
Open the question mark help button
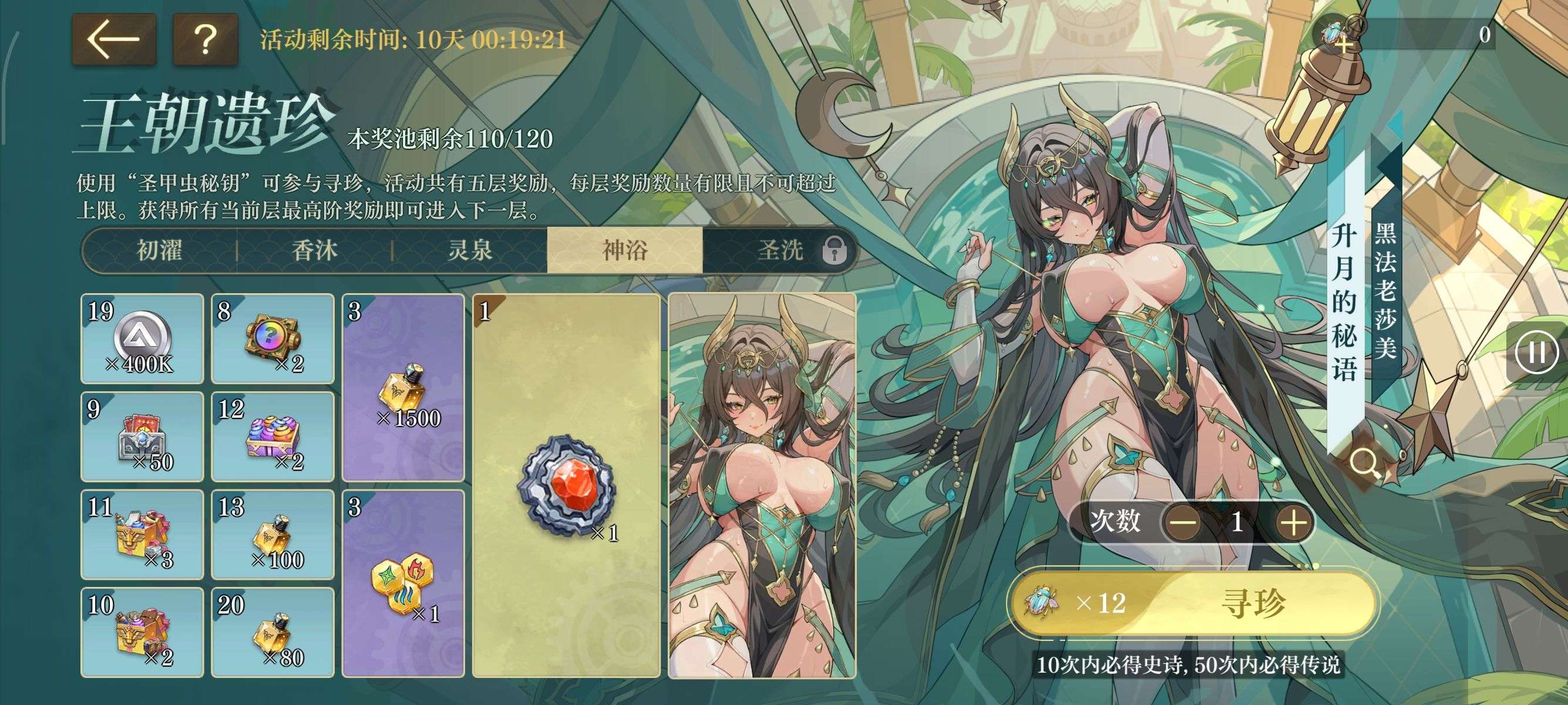pyautogui.click(x=205, y=39)
